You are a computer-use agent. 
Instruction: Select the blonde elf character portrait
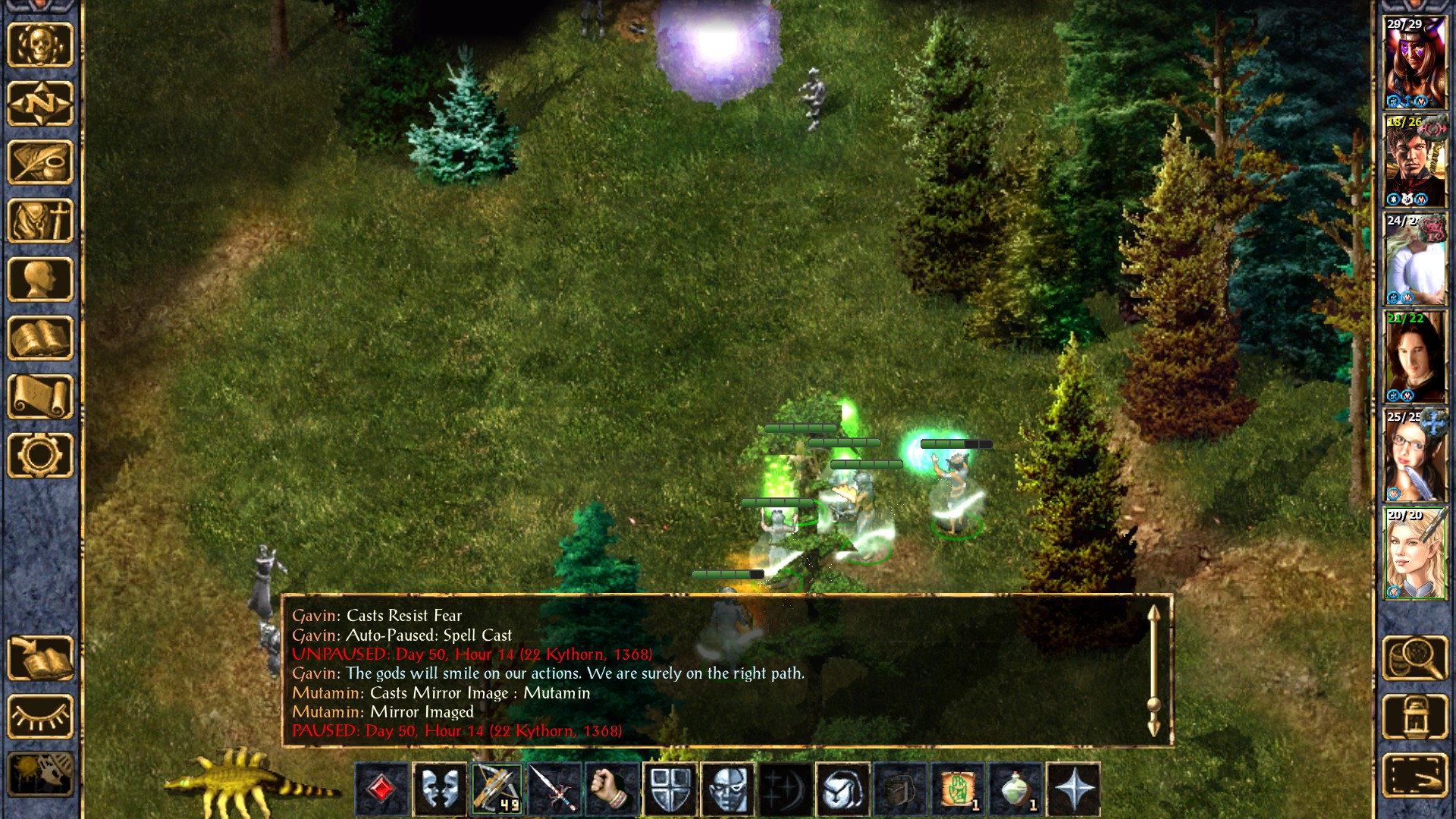coord(1415,554)
